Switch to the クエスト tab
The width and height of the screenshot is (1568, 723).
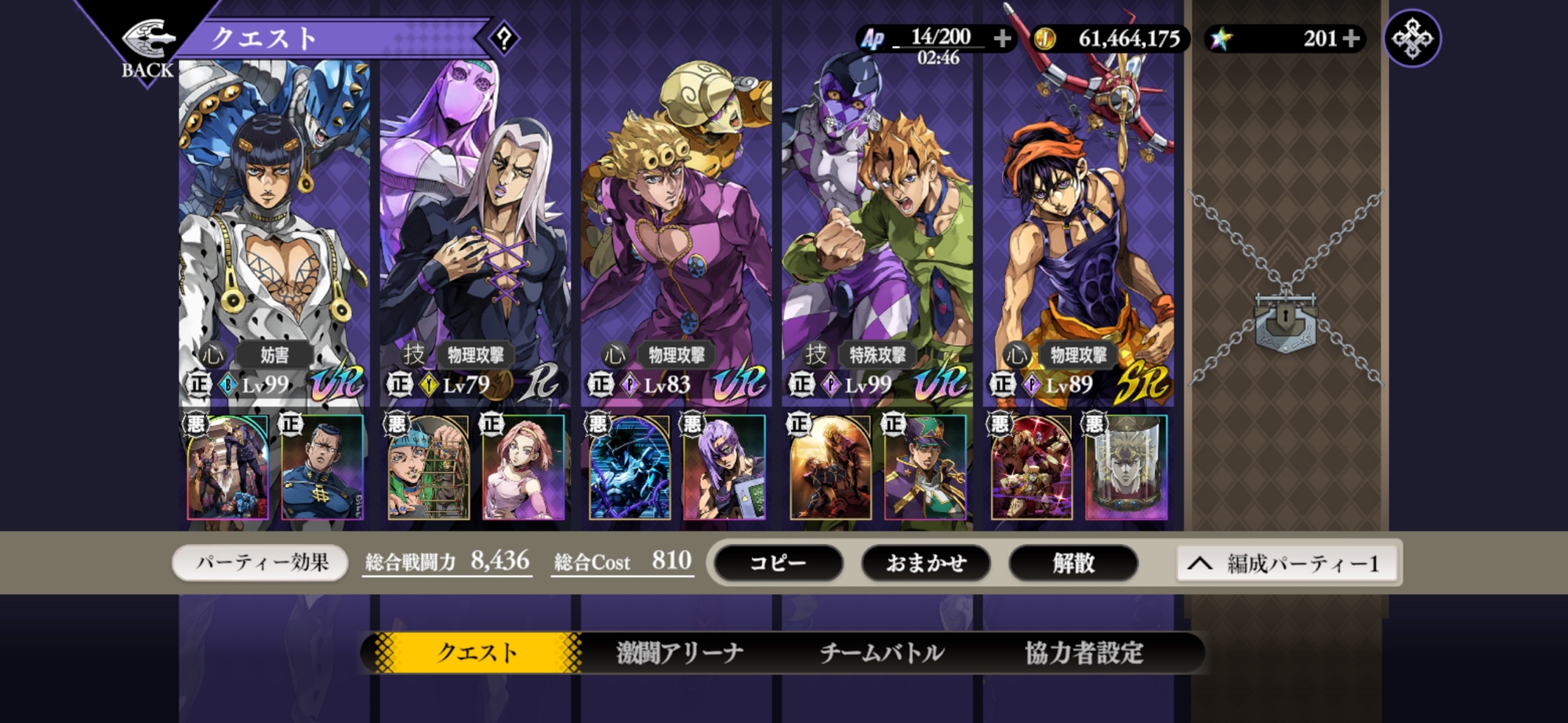click(477, 652)
